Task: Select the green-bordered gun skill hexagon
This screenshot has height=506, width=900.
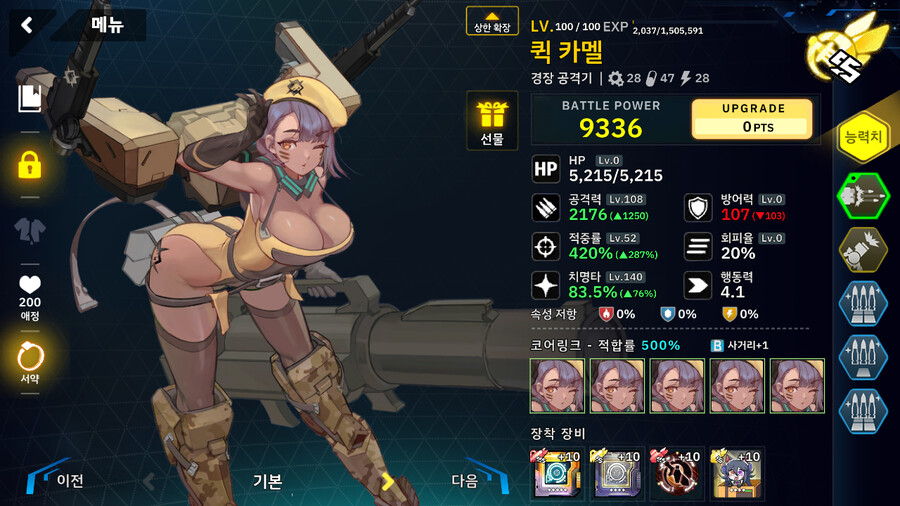Action: click(x=862, y=195)
